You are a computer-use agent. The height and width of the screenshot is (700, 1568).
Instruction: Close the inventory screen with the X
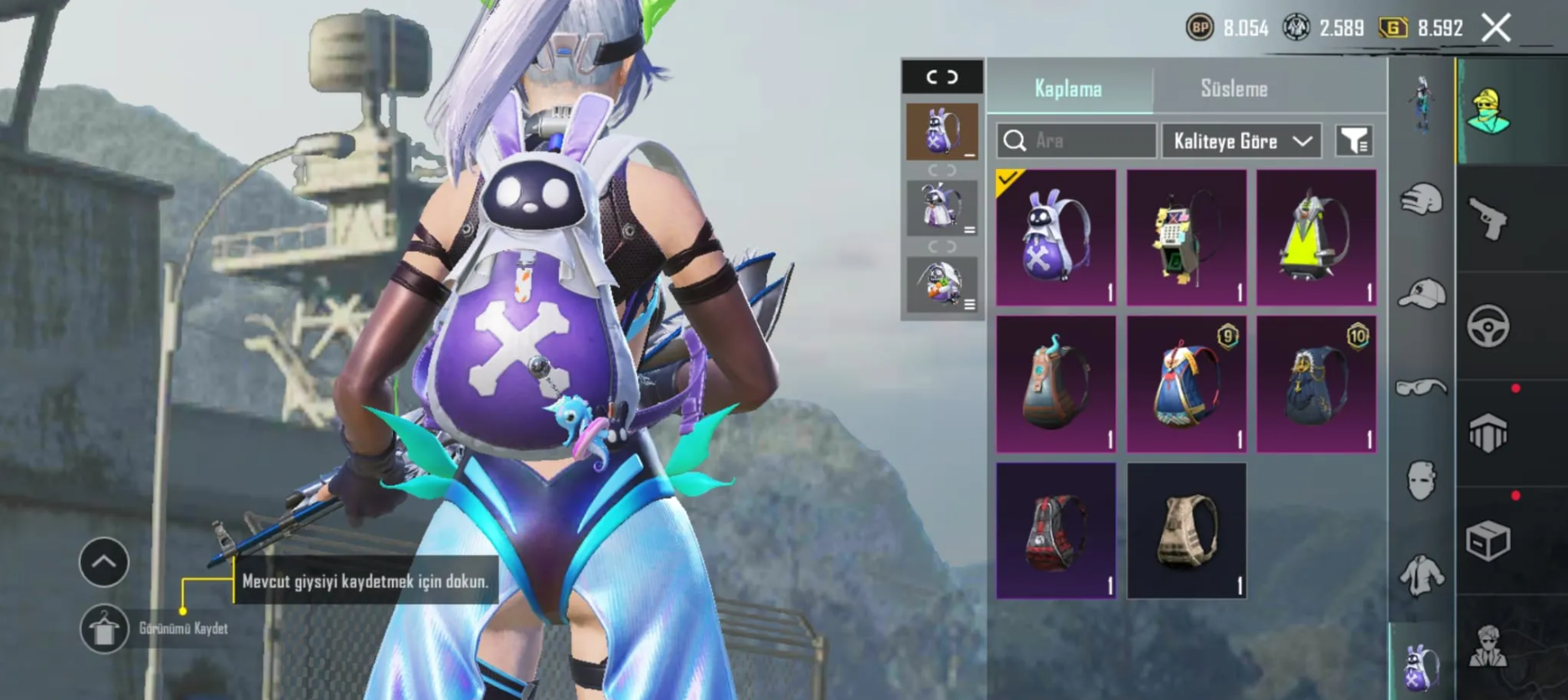pyautogui.click(x=1496, y=28)
